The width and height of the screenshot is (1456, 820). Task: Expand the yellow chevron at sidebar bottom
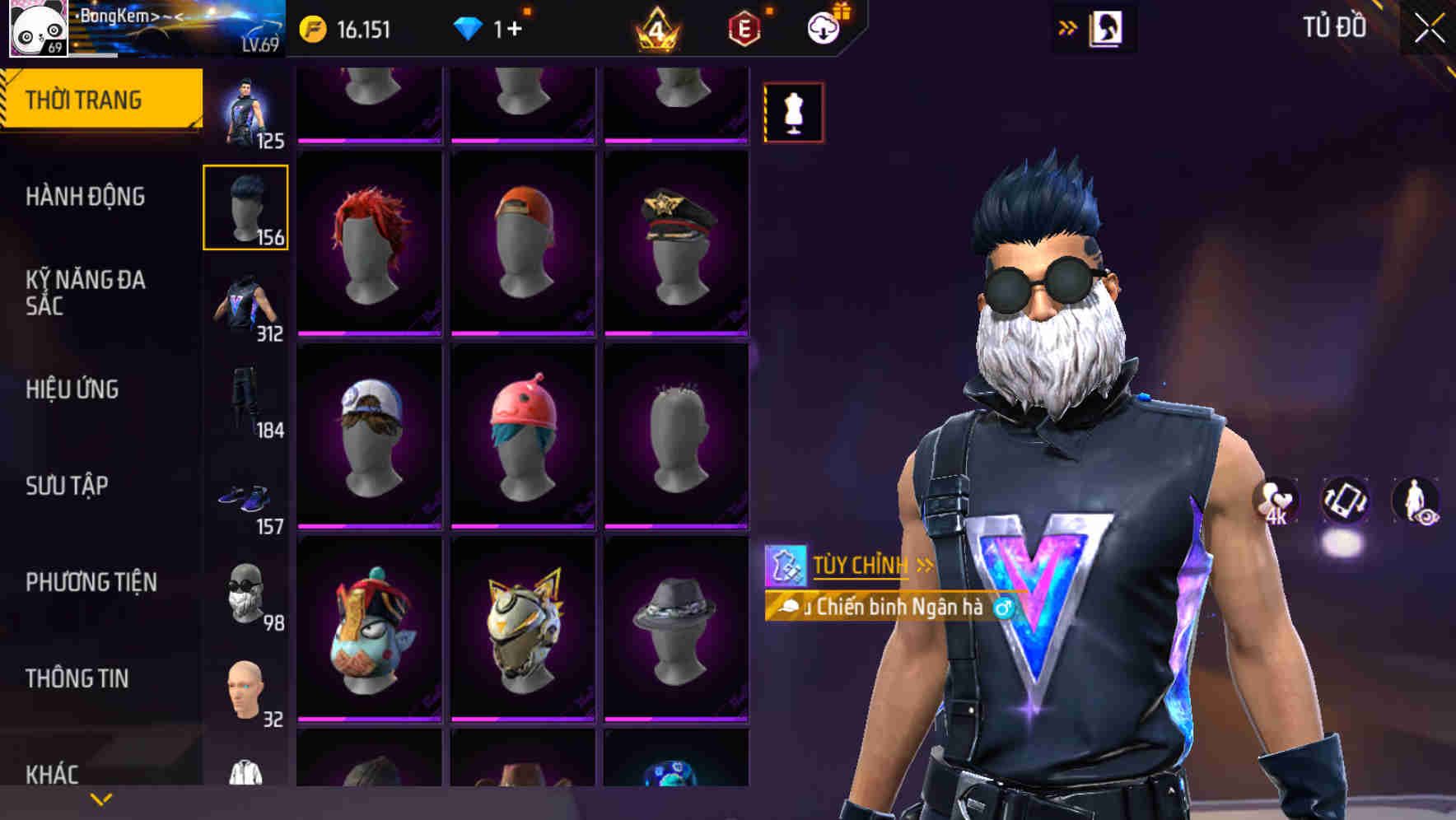(100, 798)
